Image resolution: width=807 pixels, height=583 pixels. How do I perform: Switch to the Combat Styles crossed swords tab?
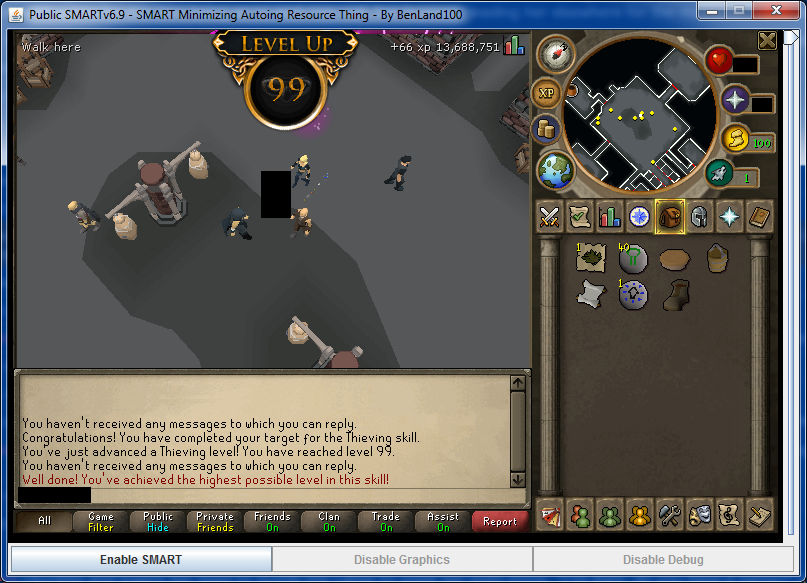click(x=548, y=216)
